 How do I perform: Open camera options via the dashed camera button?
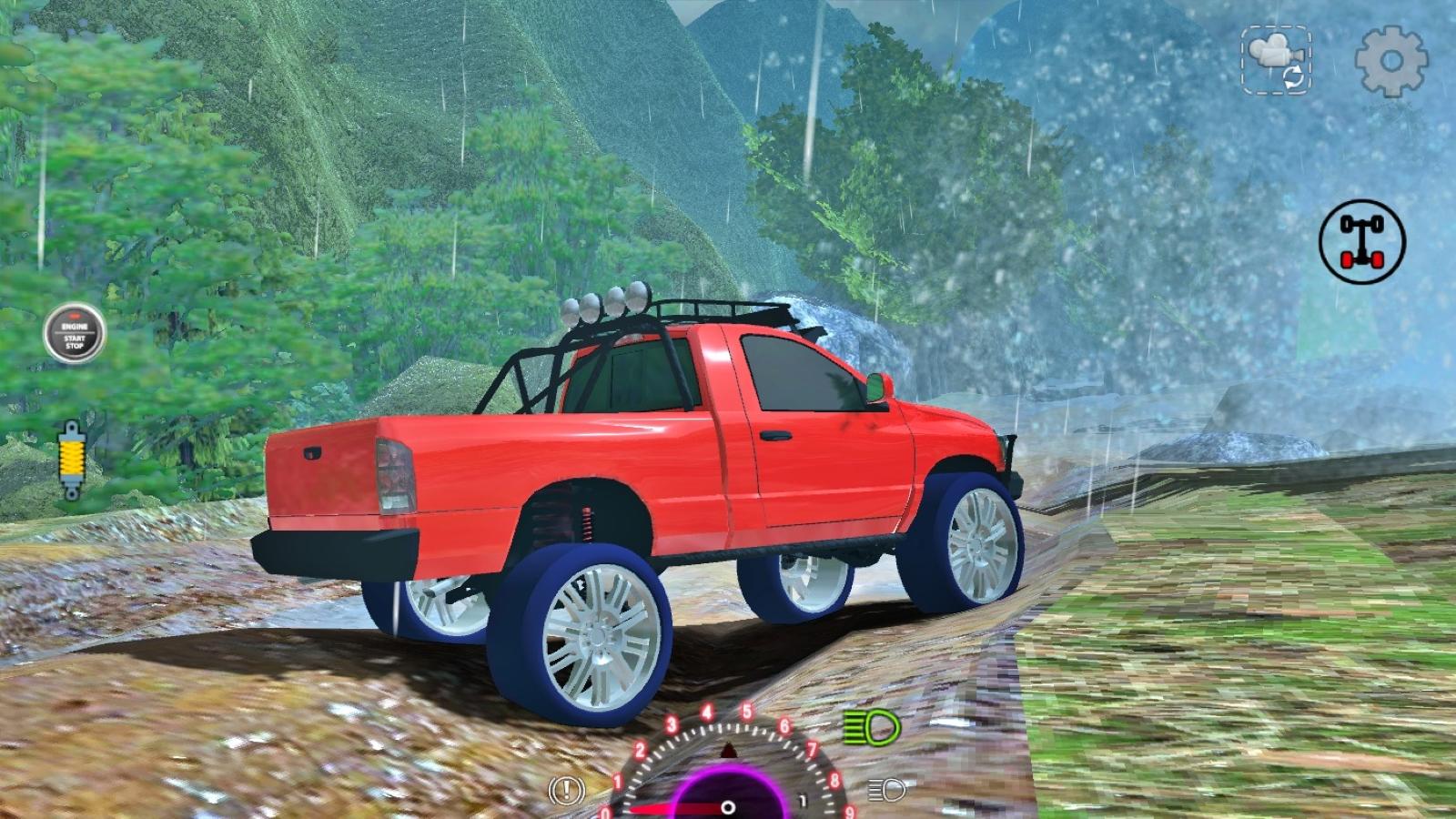click(1276, 59)
